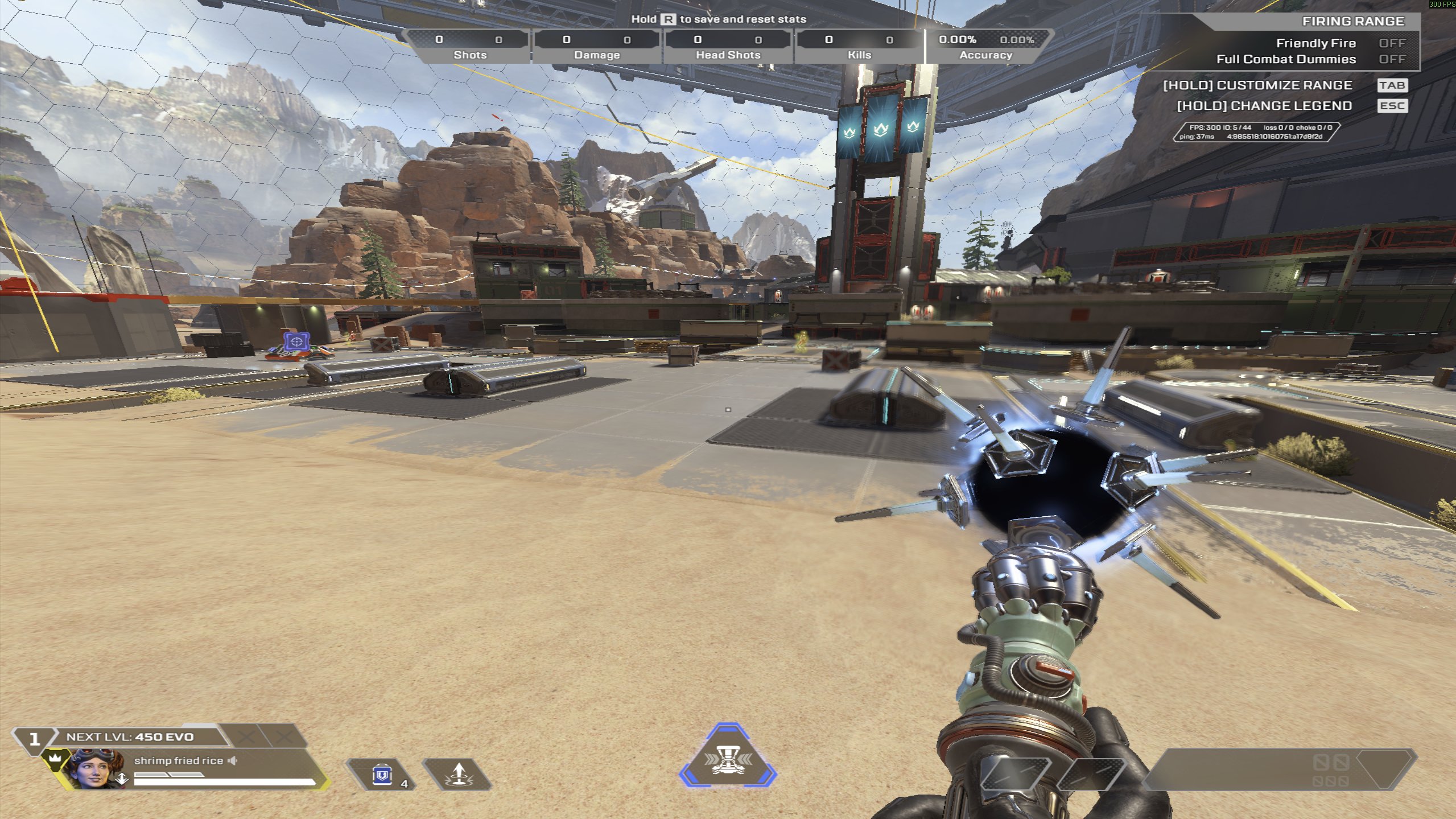The height and width of the screenshot is (819, 1456).
Task: Select the level 1 EVO badge
Action: pyautogui.click(x=34, y=739)
